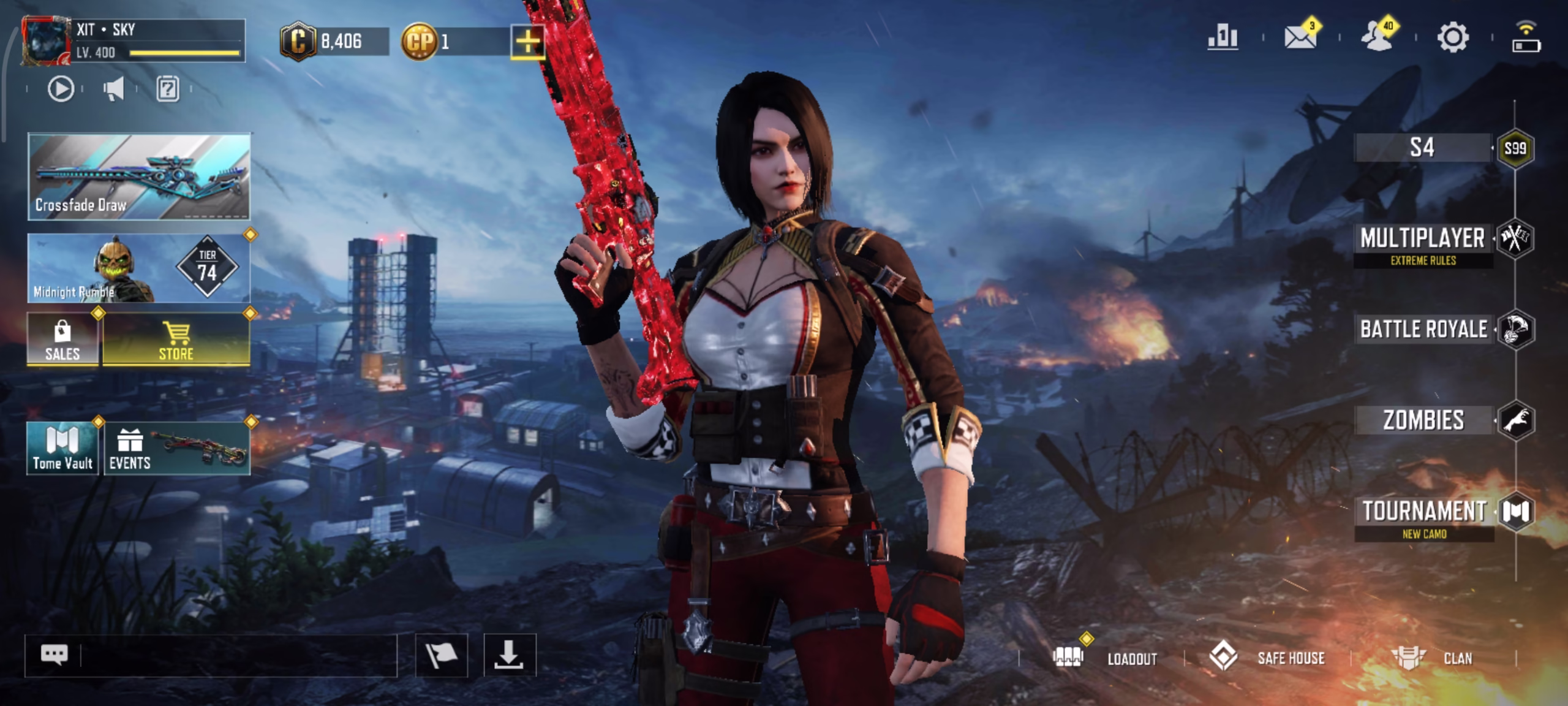Screen dimensions: 1568x706
Task: Choose Battle Royale mode
Action: point(1423,329)
